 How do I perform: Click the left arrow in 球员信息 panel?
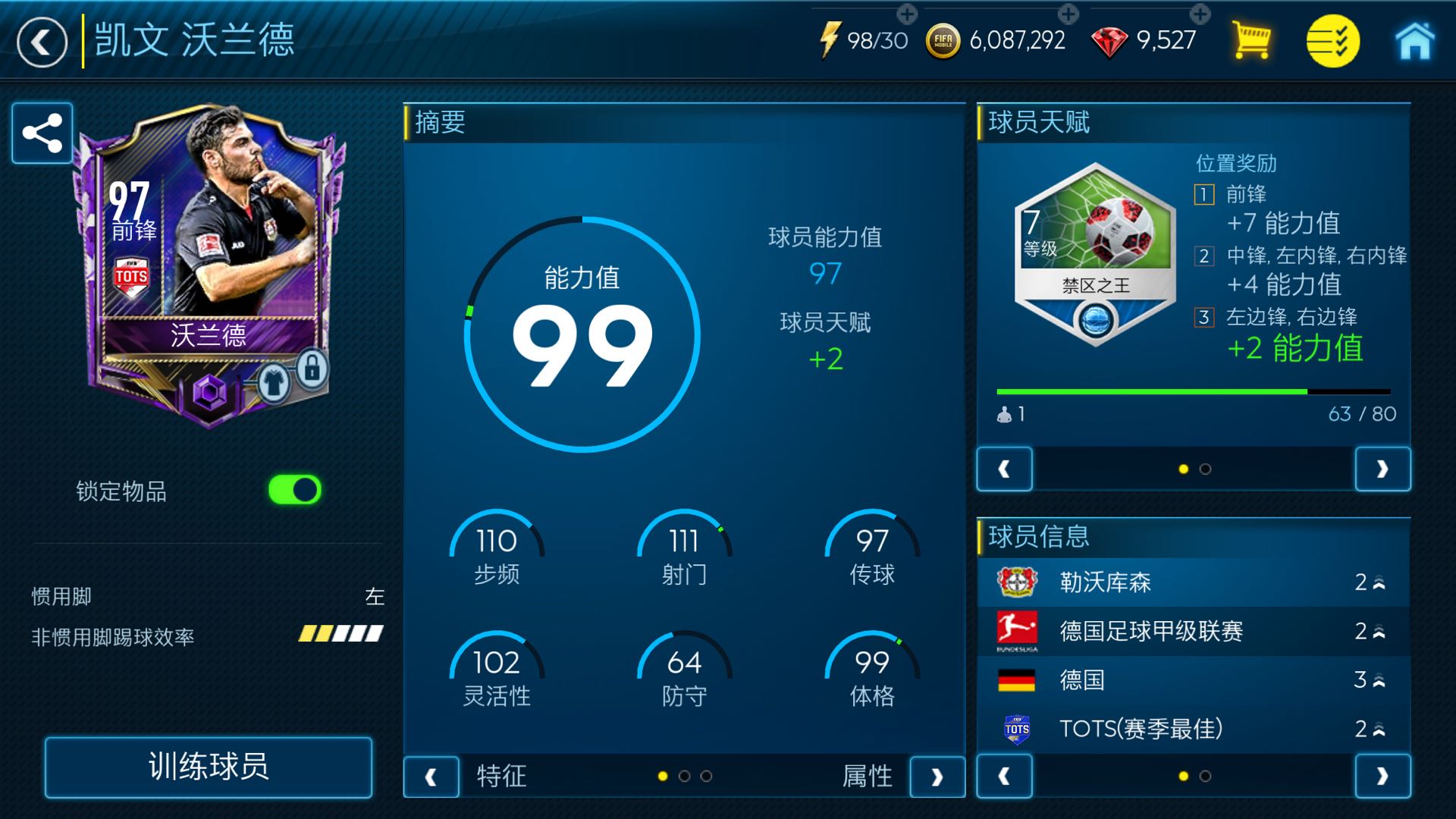(1005, 777)
